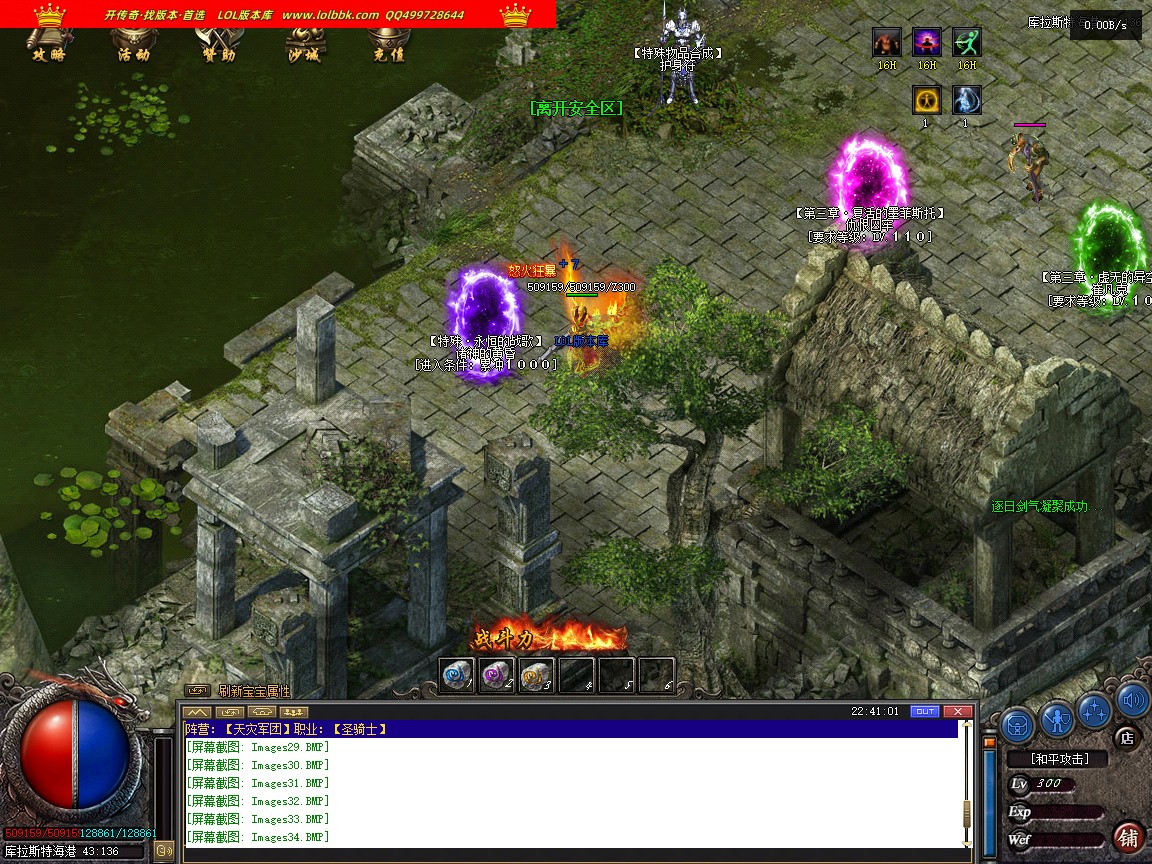Viewport: 1152px width, 864px height.
Task: Select the red brute buff icon
Action: click(x=887, y=42)
